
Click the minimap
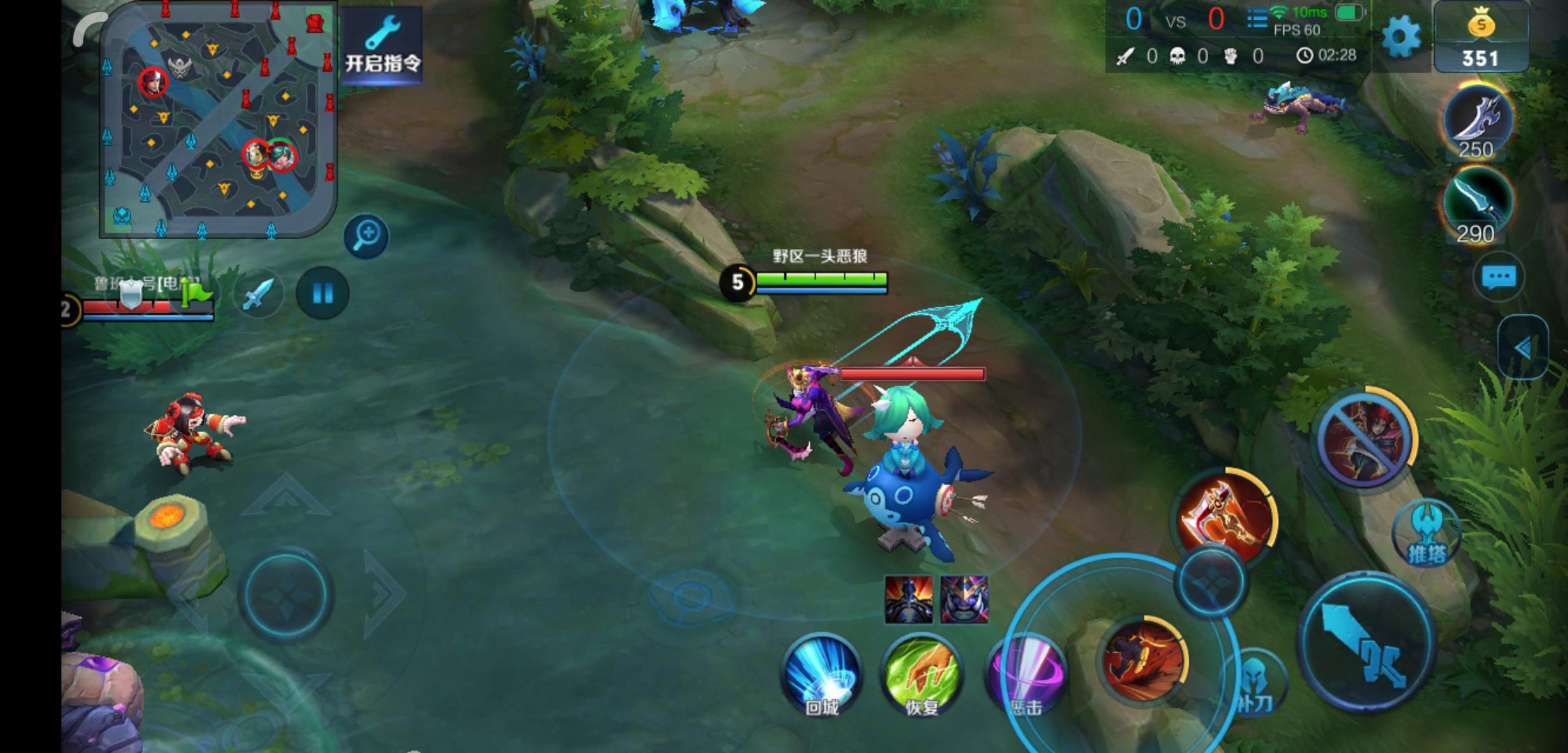click(218, 119)
